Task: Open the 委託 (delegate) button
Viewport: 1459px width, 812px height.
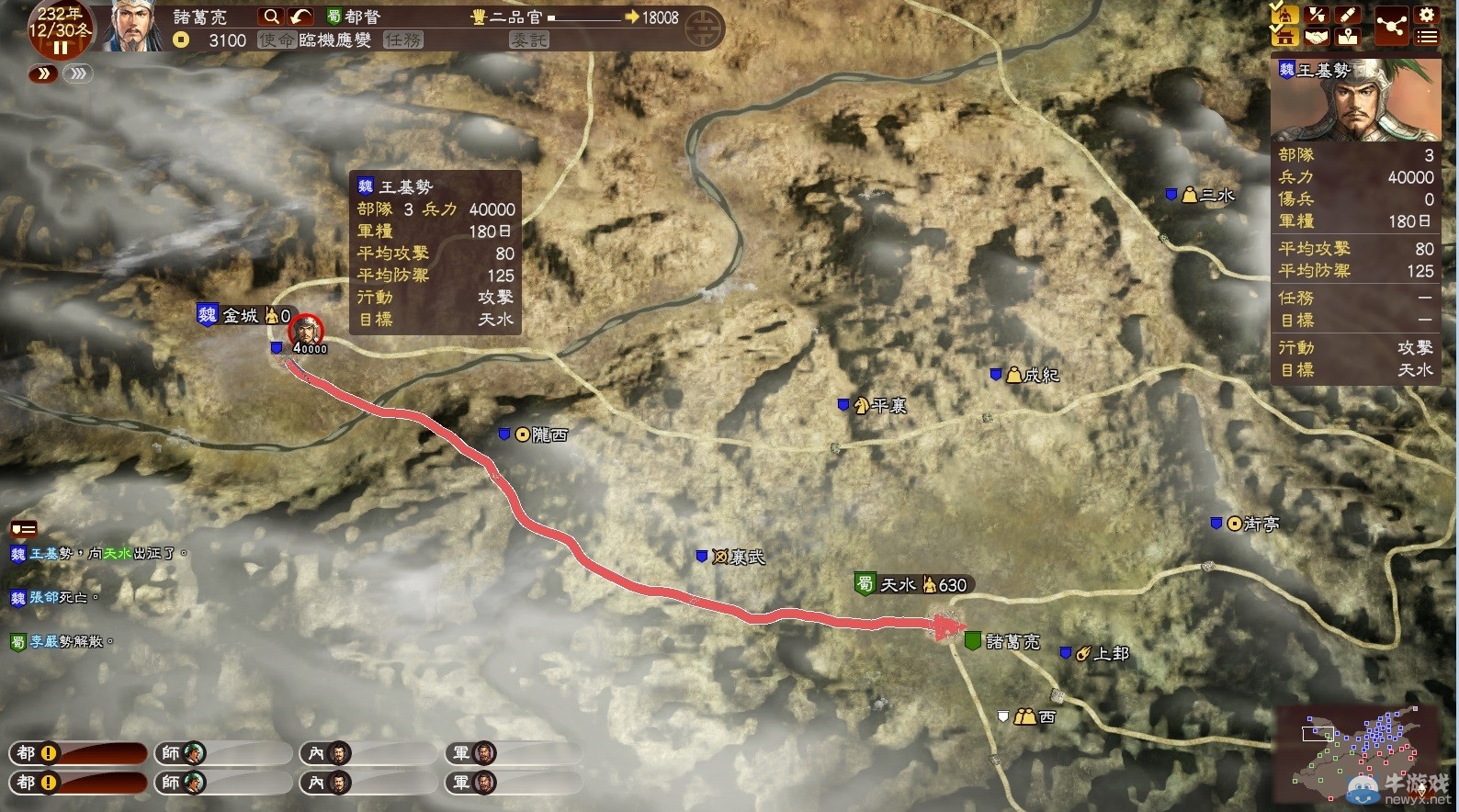Action: click(x=529, y=40)
